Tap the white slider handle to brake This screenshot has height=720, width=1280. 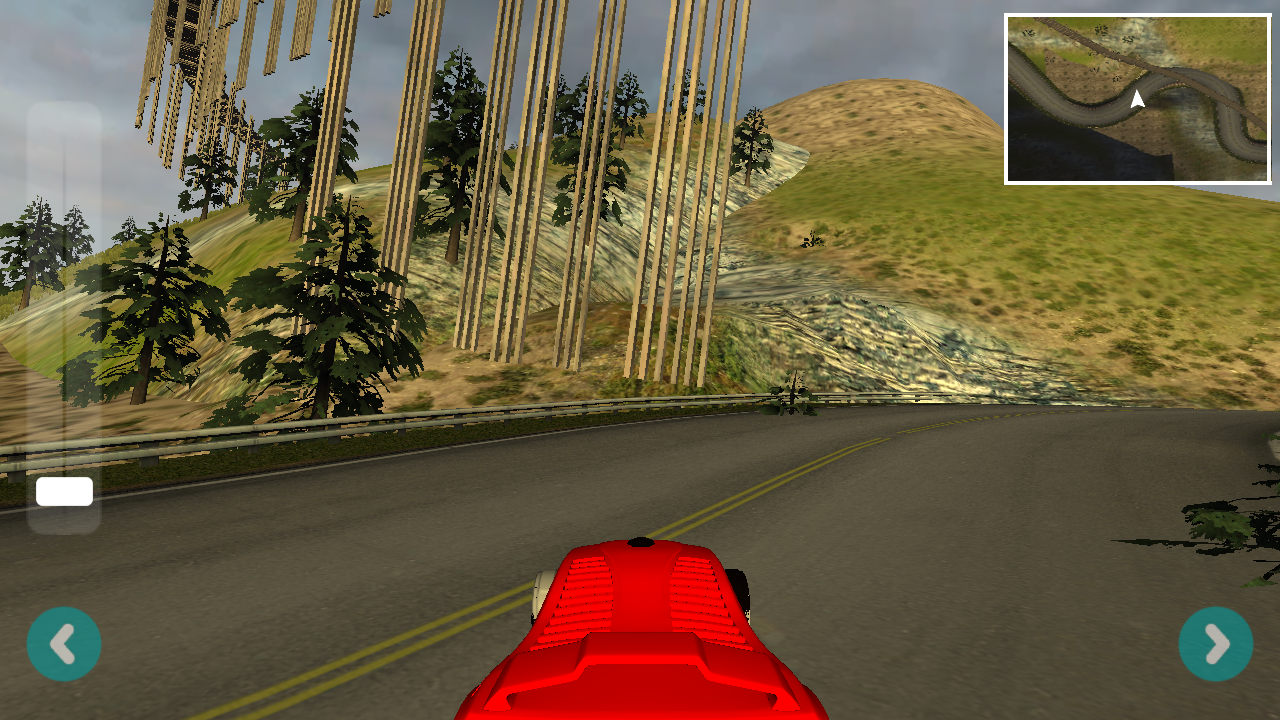[x=65, y=492]
